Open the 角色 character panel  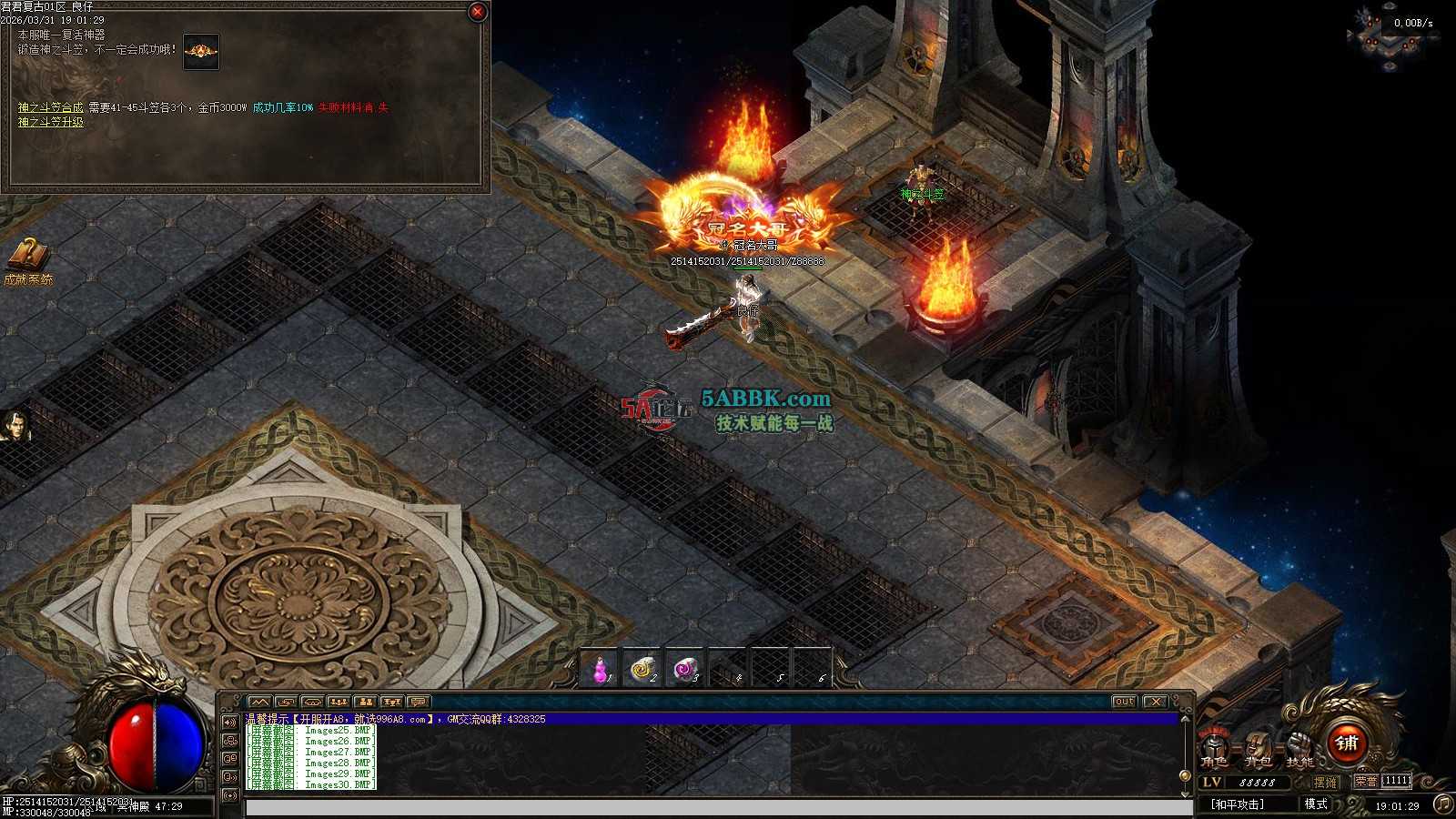point(1213,748)
